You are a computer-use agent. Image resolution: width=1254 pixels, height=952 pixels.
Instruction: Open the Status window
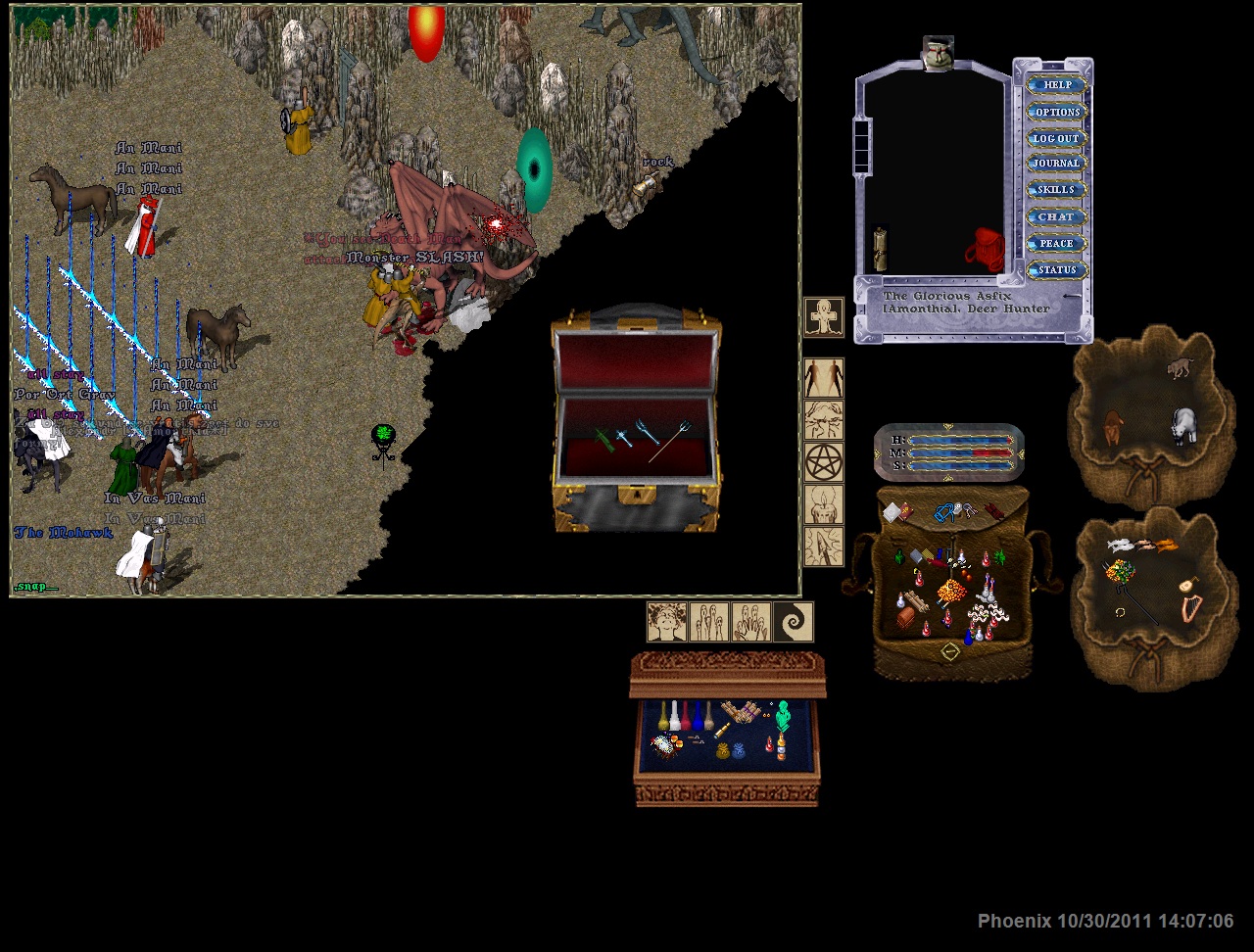pyautogui.click(x=1056, y=269)
